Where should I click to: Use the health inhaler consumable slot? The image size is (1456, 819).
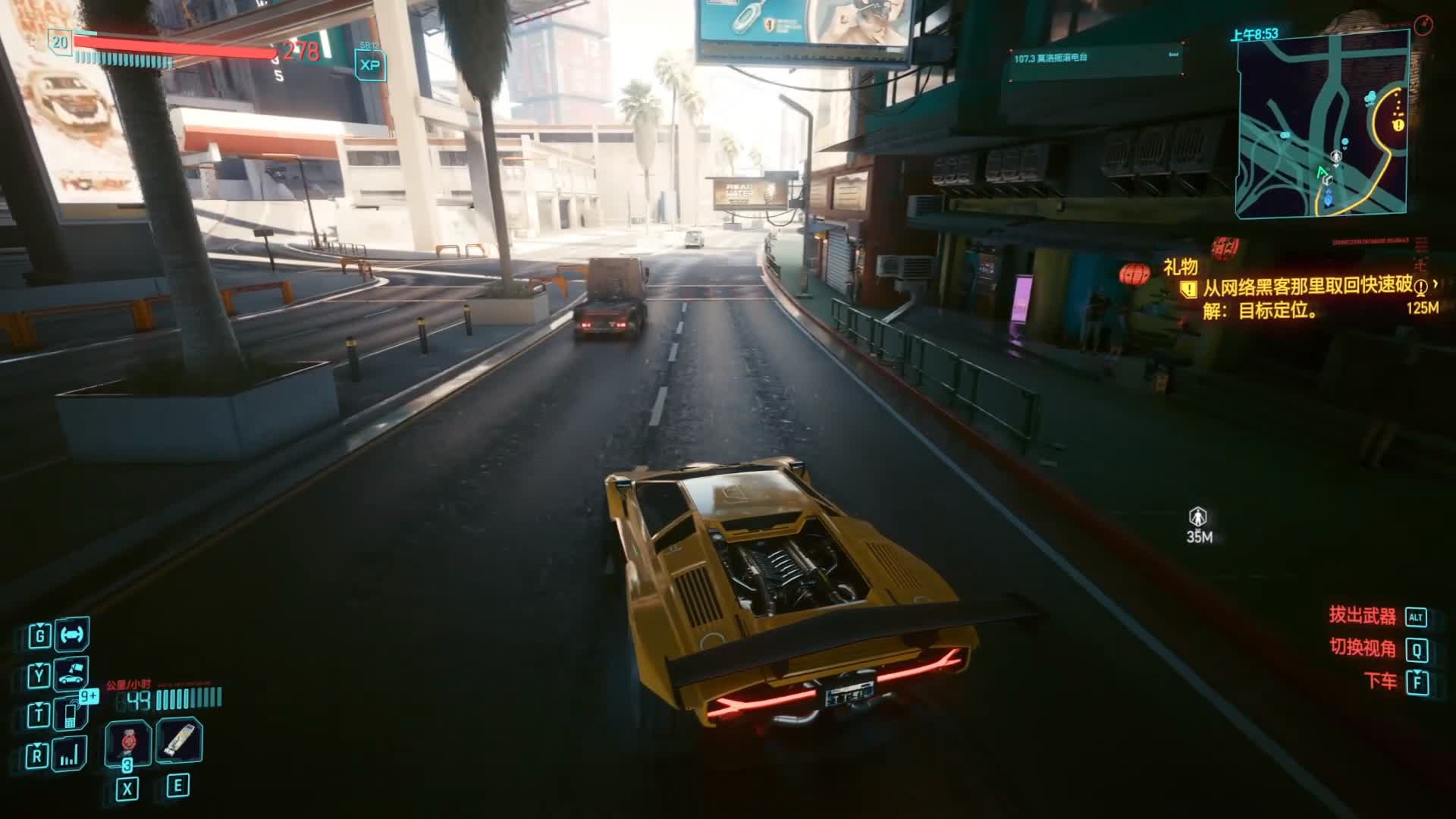pyautogui.click(x=179, y=740)
